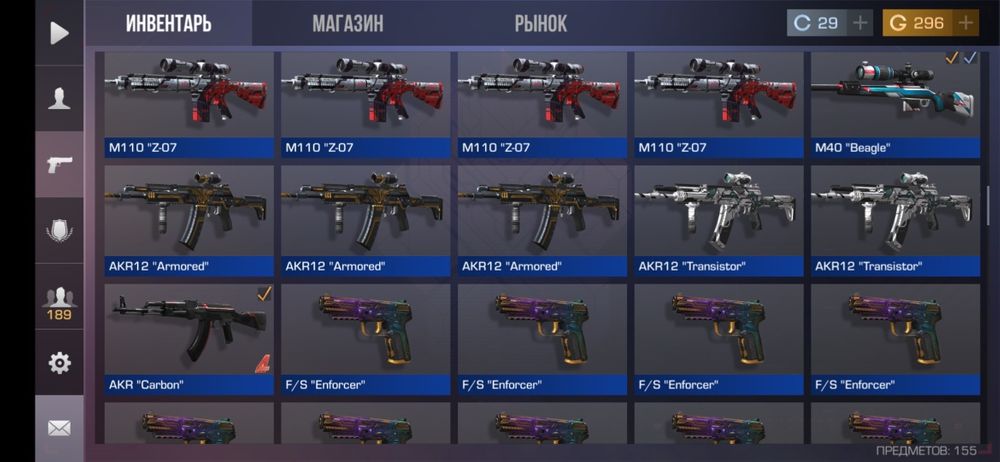The height and width of the screenshot is (462, 1000).
Task: Select the Инвентарь tab
Action: coord(168,24)
